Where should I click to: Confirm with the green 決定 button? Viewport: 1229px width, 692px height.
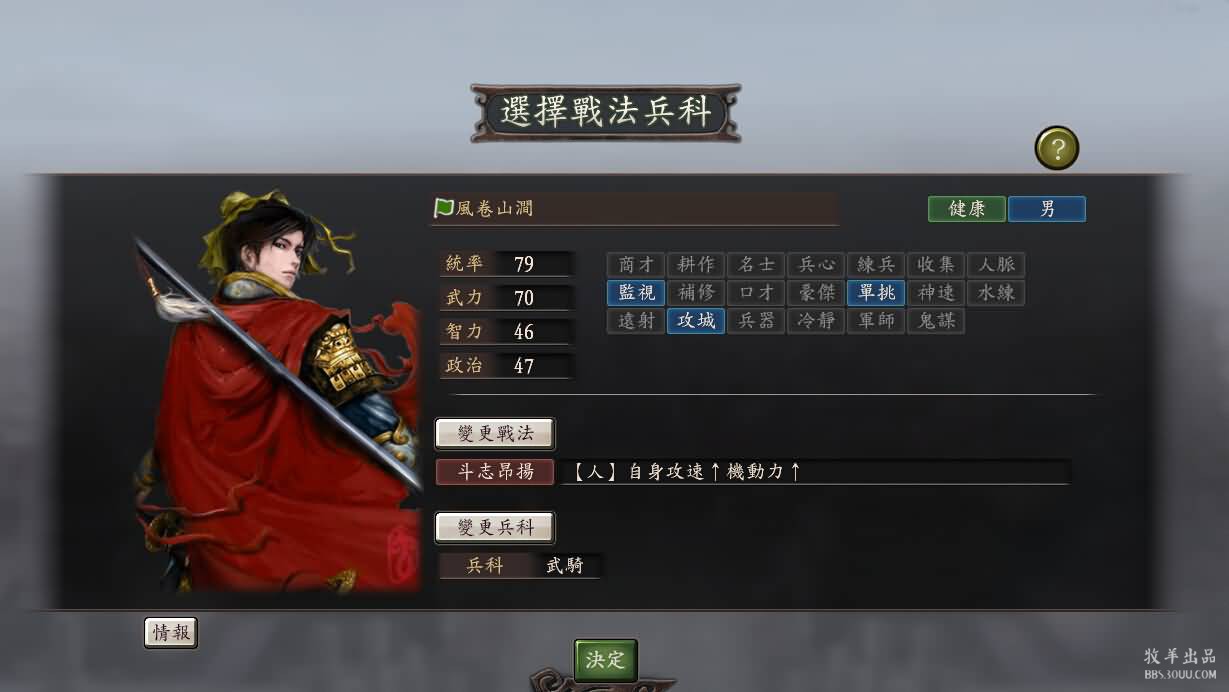[x=605, y=660]
